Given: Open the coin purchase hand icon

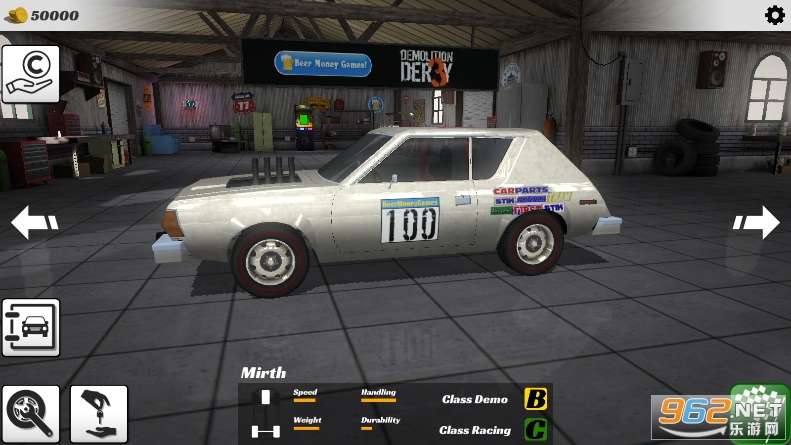Looking at the screenshot, I should 30,75.
